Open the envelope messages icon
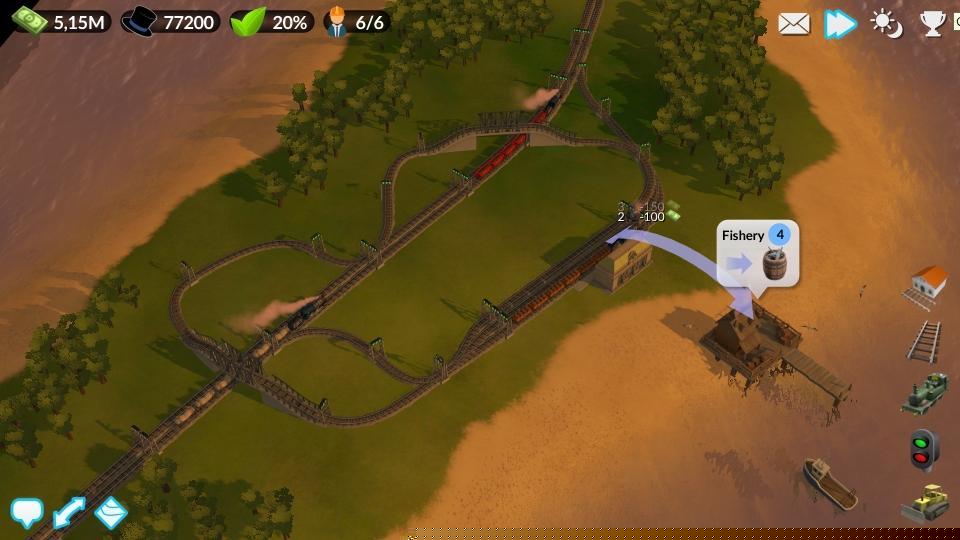 pyautogui.click(x=793, y=23)
